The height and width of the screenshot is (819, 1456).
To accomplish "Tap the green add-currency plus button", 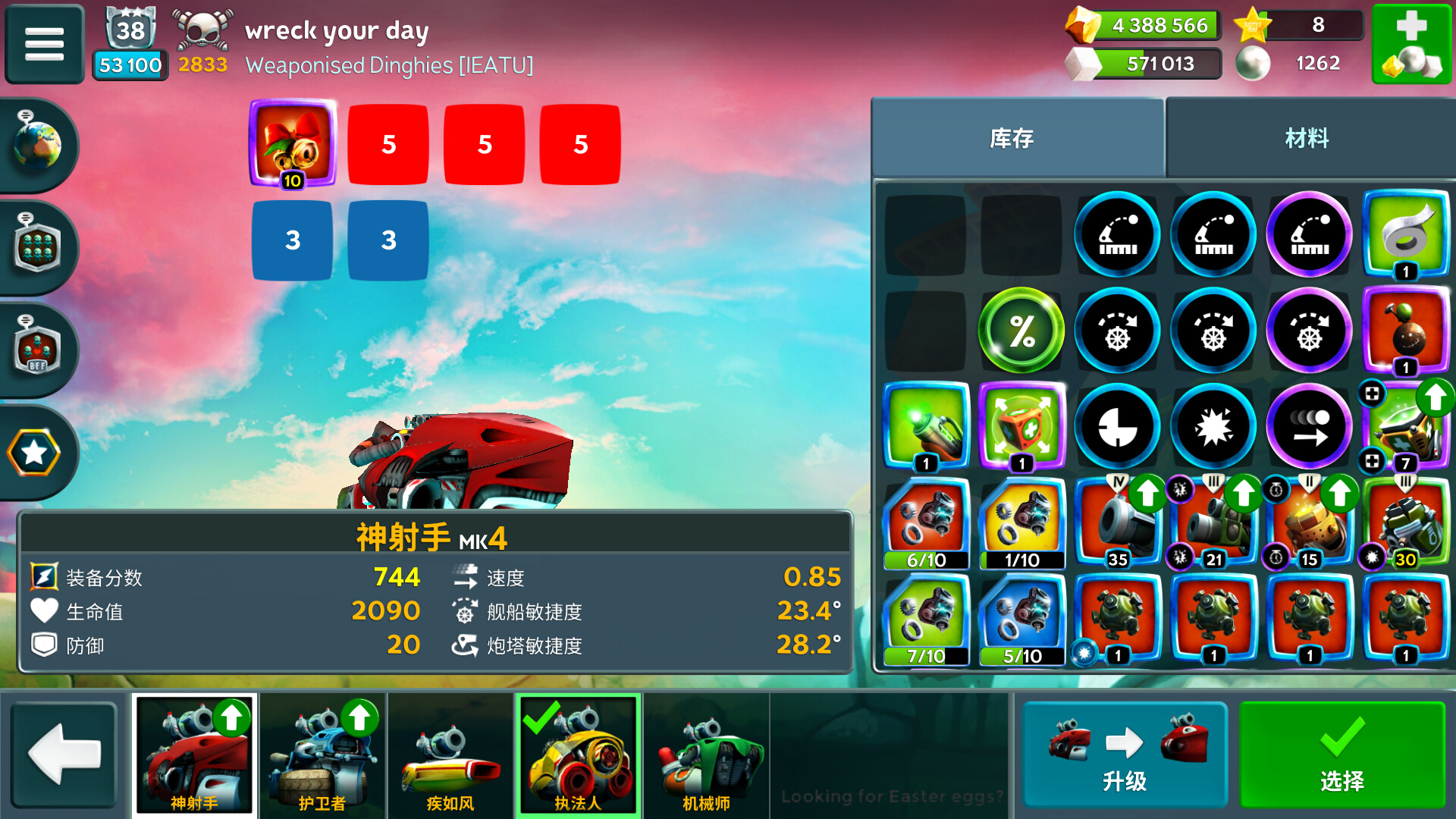I will [x=1410, y=44].
